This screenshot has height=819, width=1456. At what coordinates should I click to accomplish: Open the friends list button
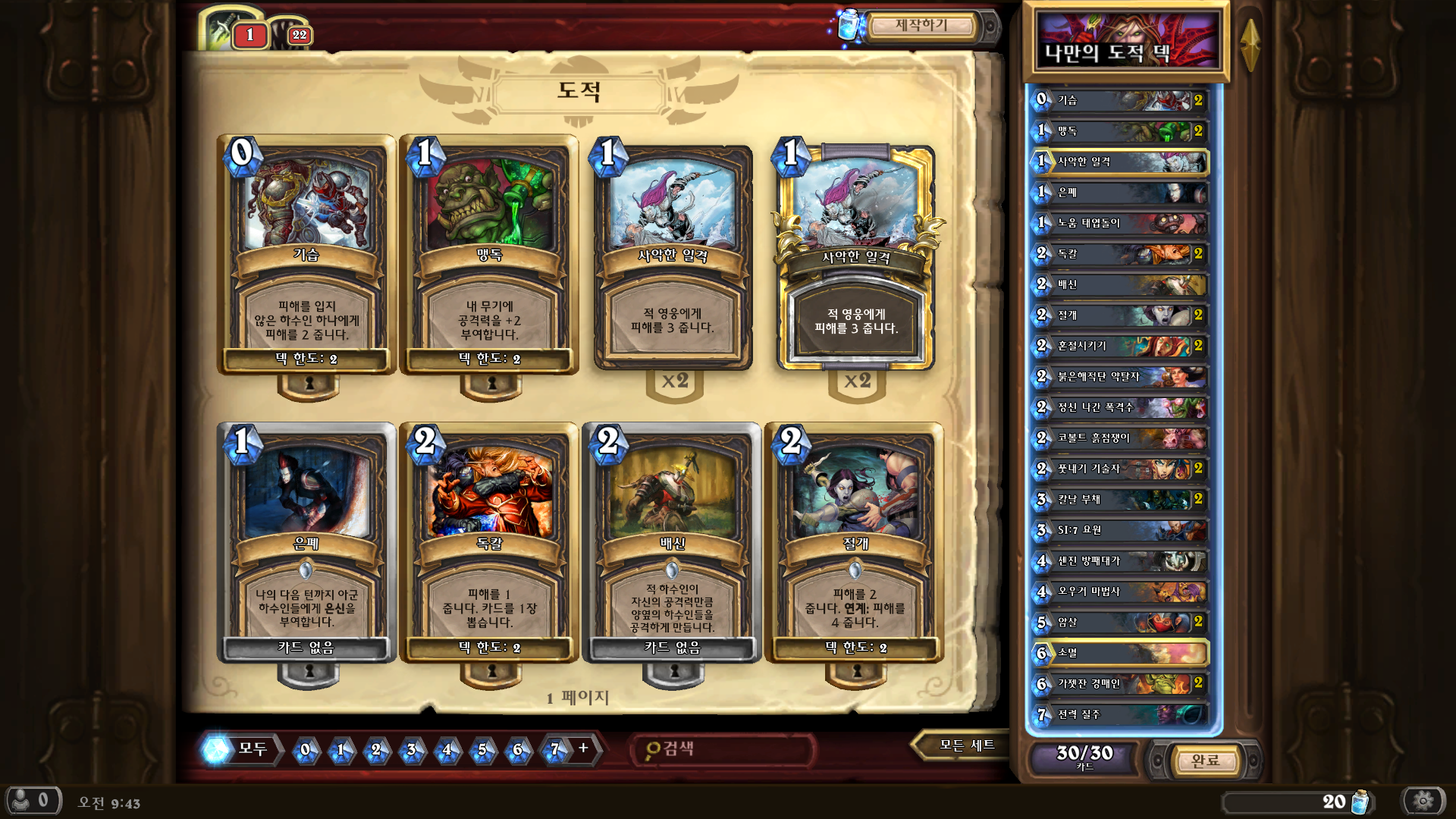(33, 801)
